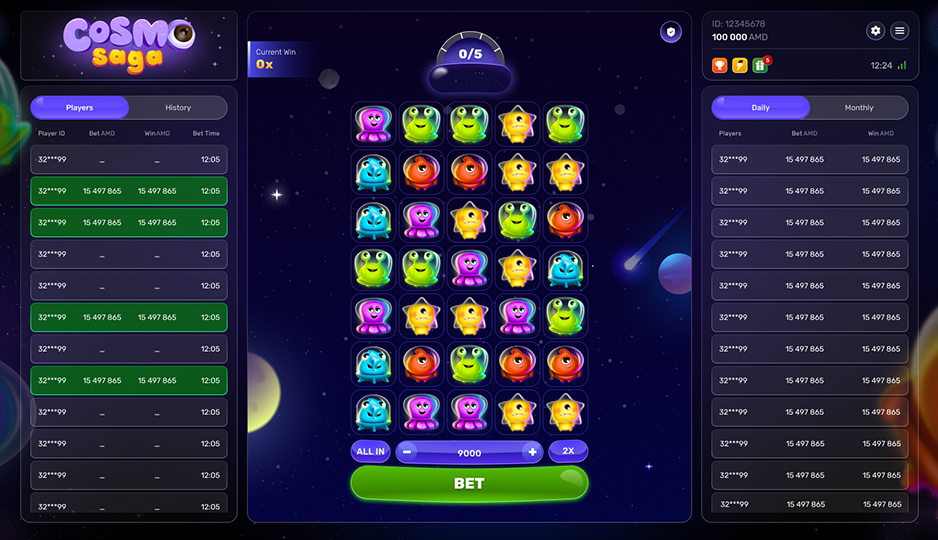938x540 pixels.
Task: Show the Players tab
Action: pos(80,108)
